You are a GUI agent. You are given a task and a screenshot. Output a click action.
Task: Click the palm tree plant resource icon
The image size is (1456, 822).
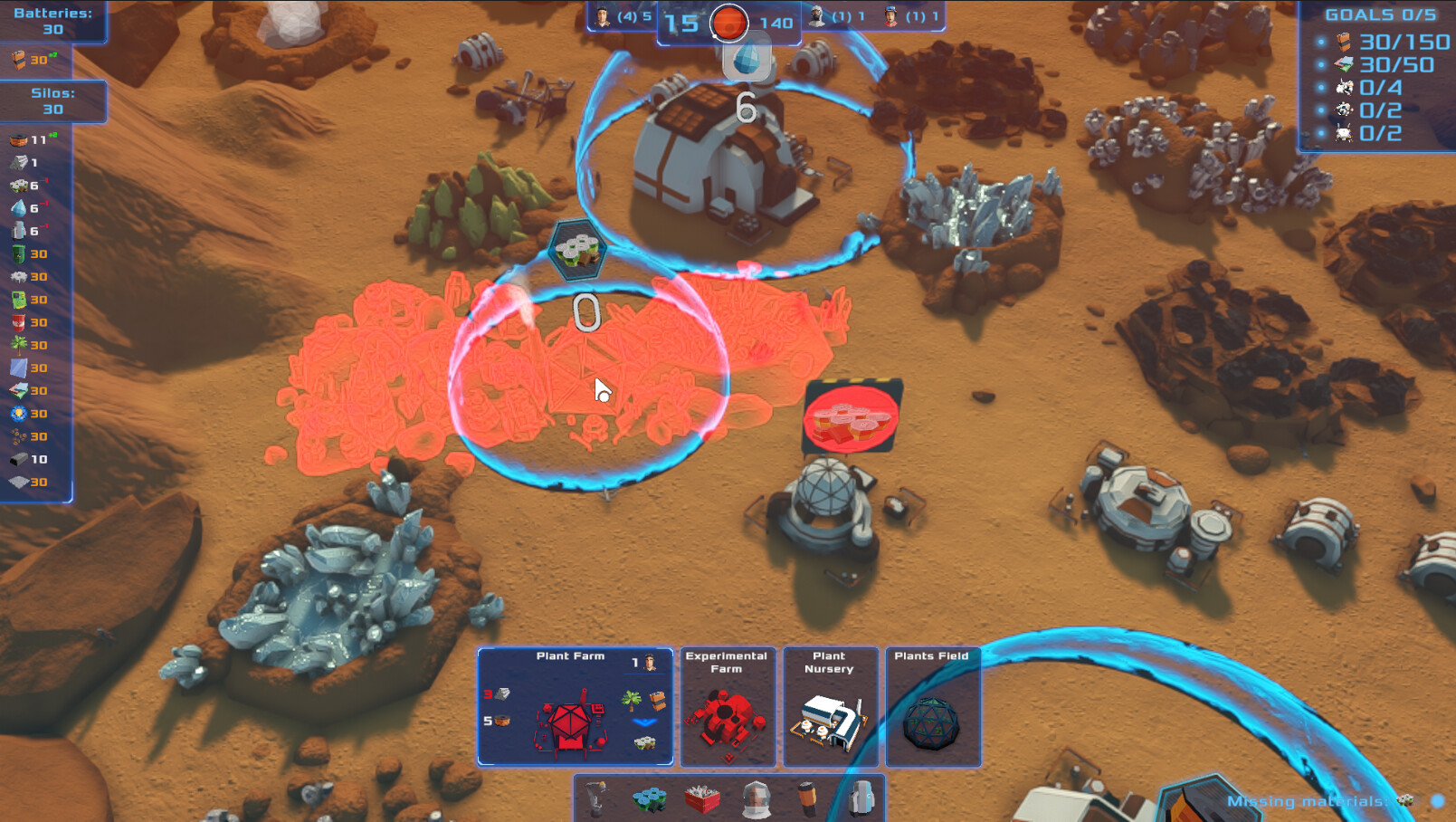point(16,342)
